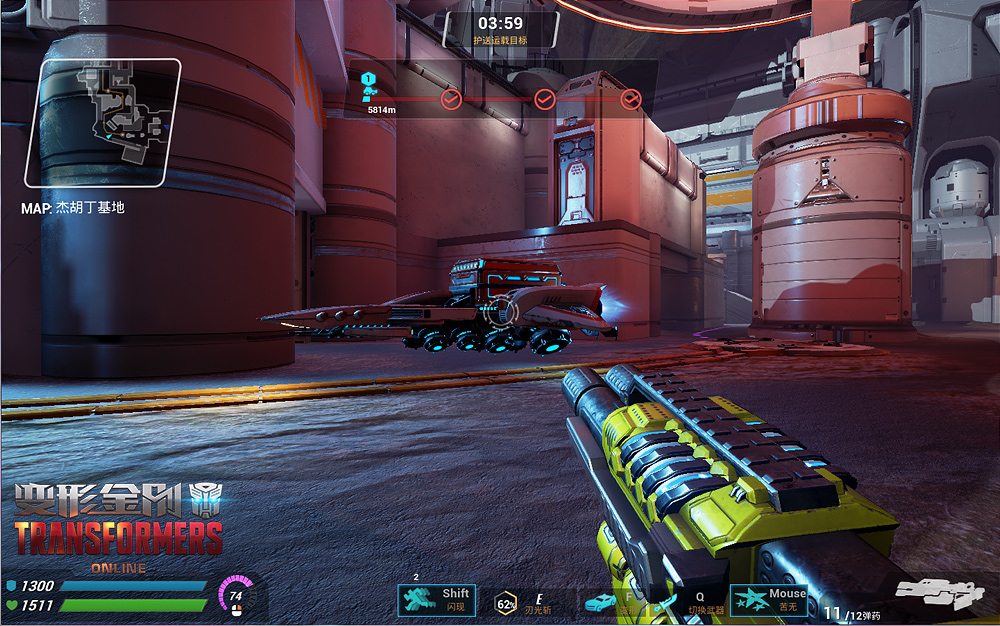This screenshot has height=626, width=1000.
Task: Click the white weapon silhouette icon
Action: click(x=938, y=593)
